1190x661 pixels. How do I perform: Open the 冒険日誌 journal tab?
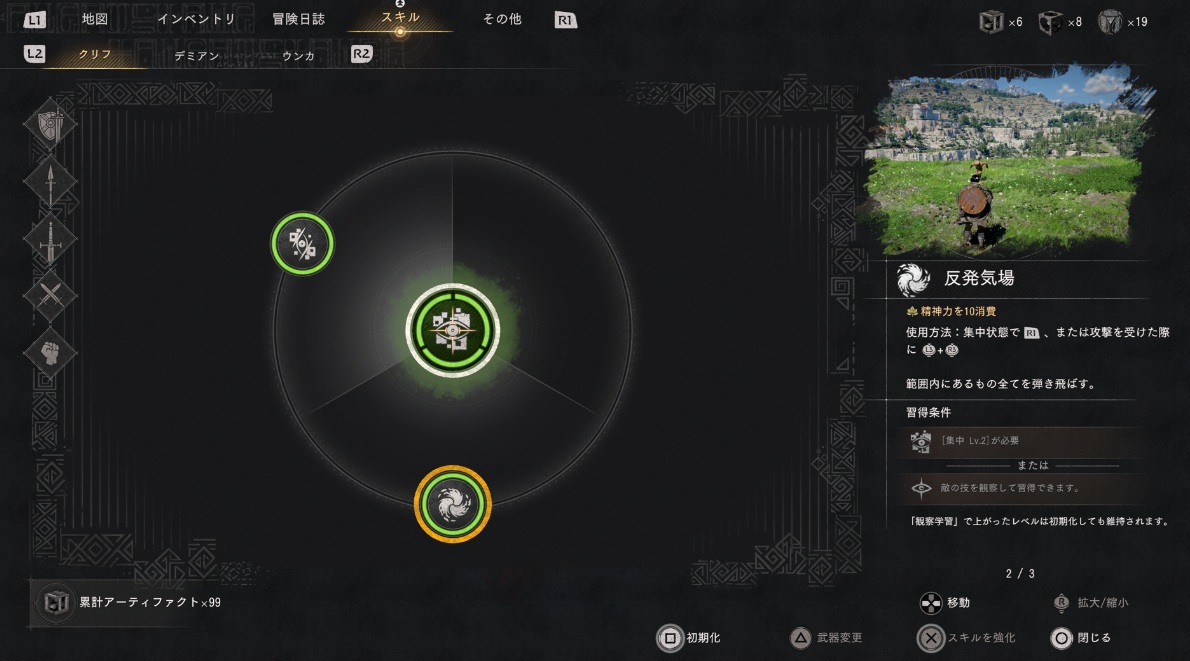pyautogui.click(x=298, y=18)
